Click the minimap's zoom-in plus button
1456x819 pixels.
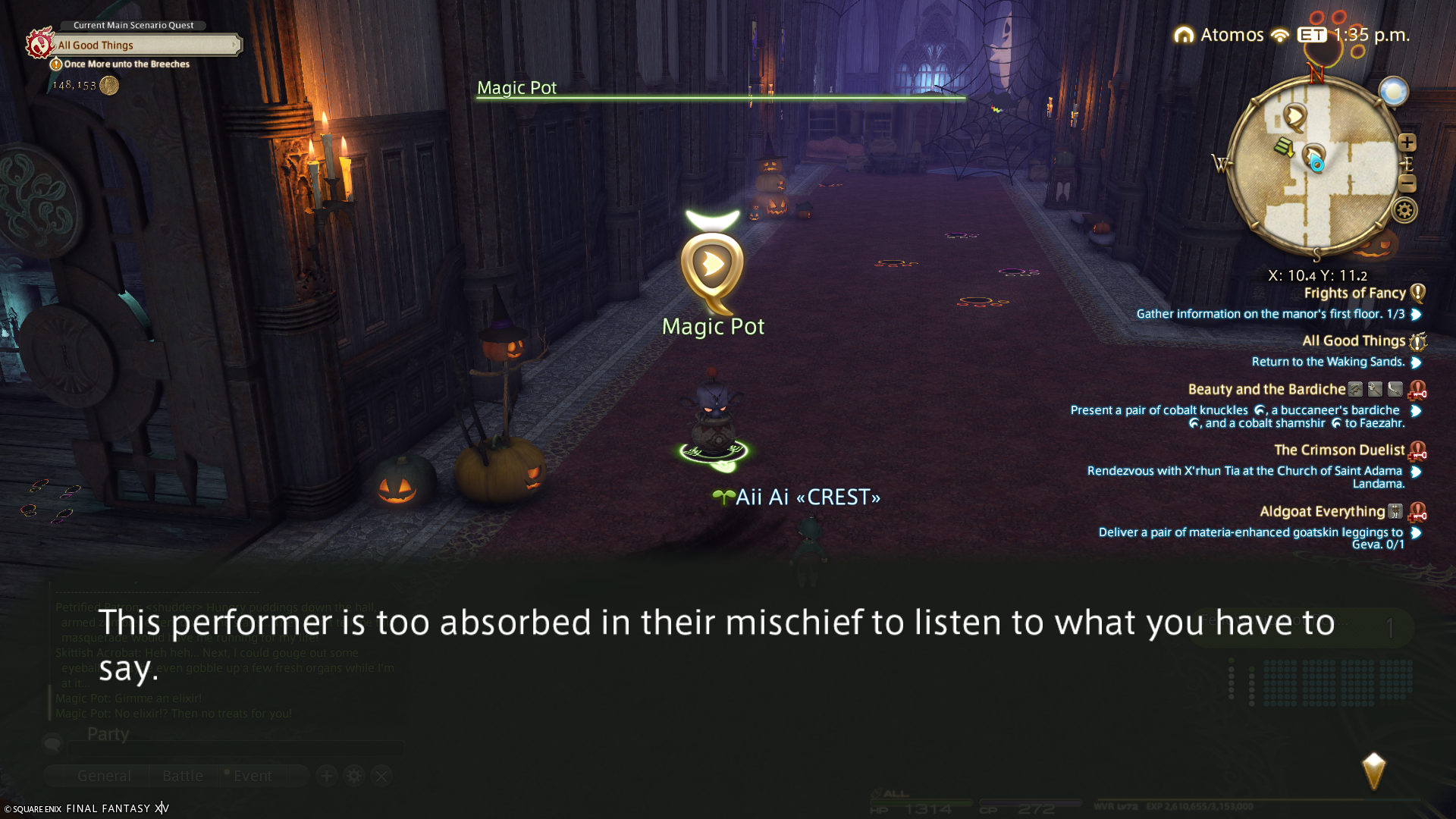point(1407,143)
